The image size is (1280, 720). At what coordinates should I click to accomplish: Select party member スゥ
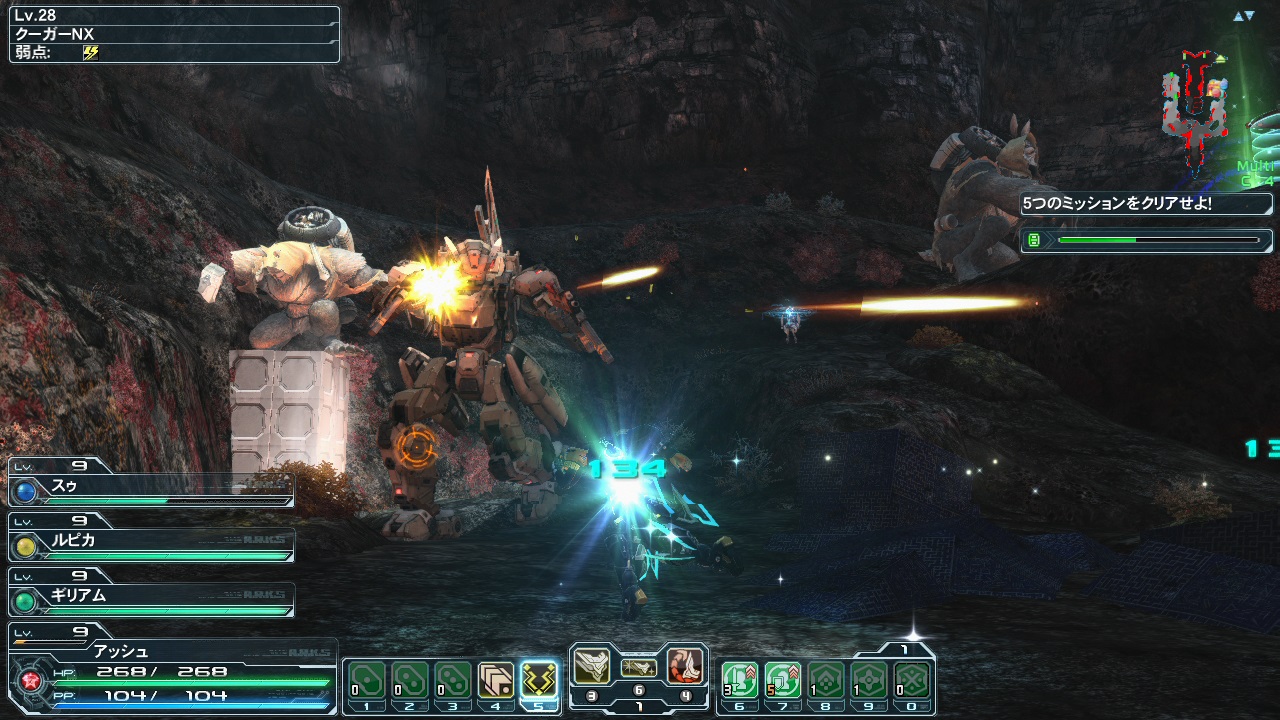(x=150, y=490)
